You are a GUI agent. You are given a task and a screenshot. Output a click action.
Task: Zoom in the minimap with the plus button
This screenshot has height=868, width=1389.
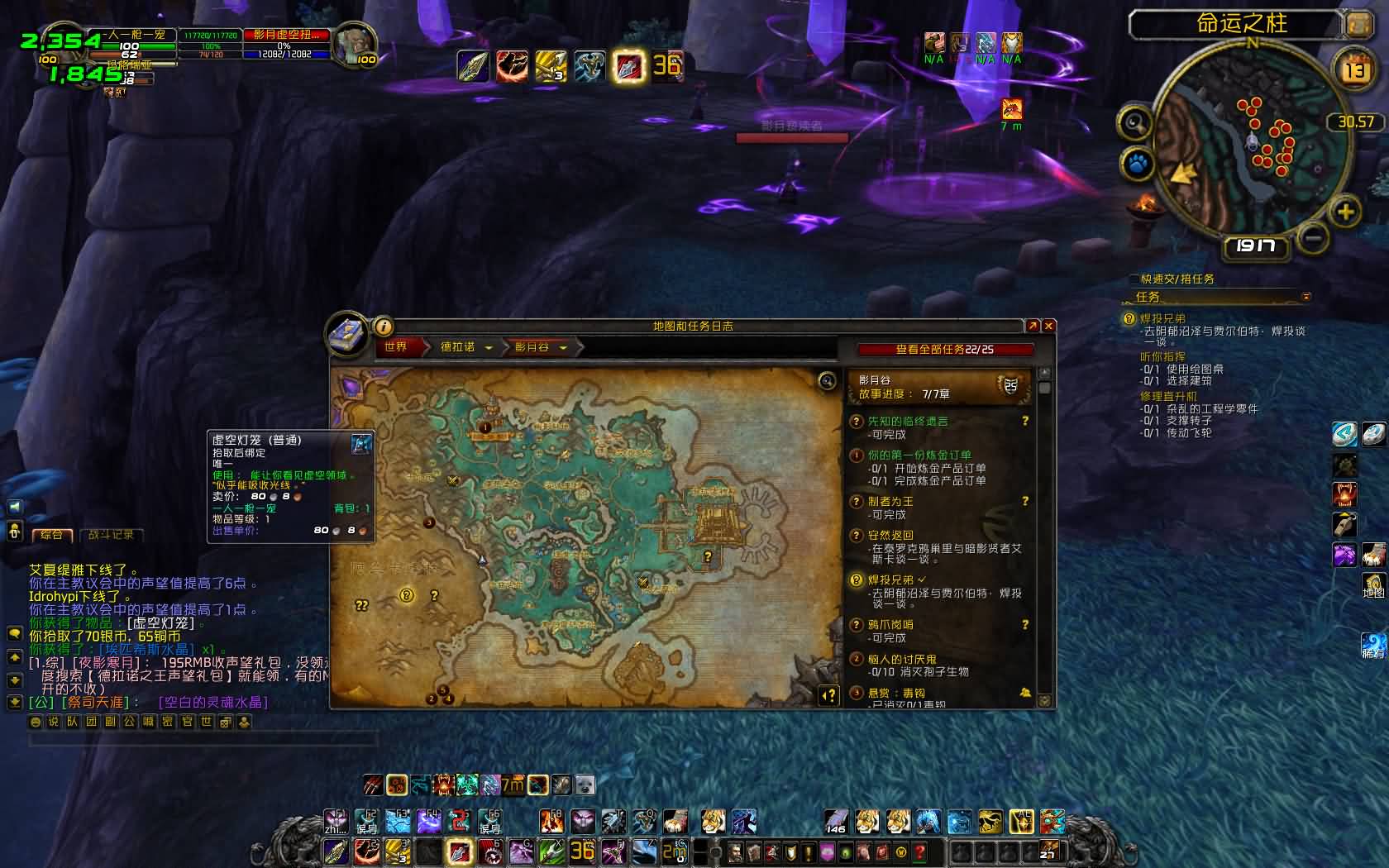click(1345, 212)
